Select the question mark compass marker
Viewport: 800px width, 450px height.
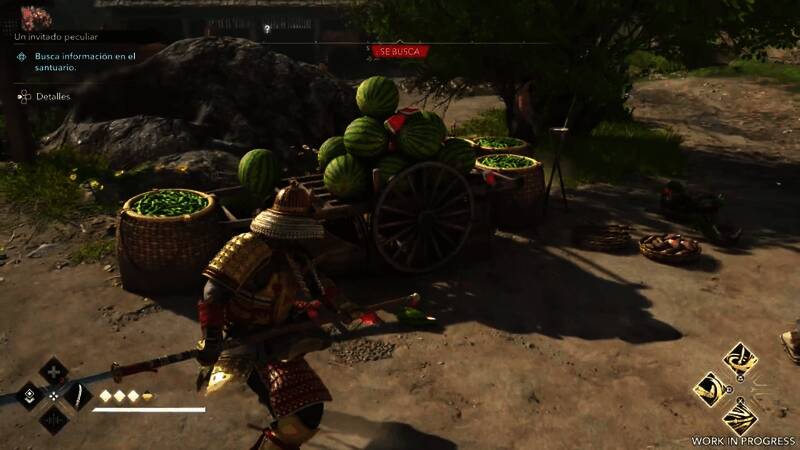[267, 29]
